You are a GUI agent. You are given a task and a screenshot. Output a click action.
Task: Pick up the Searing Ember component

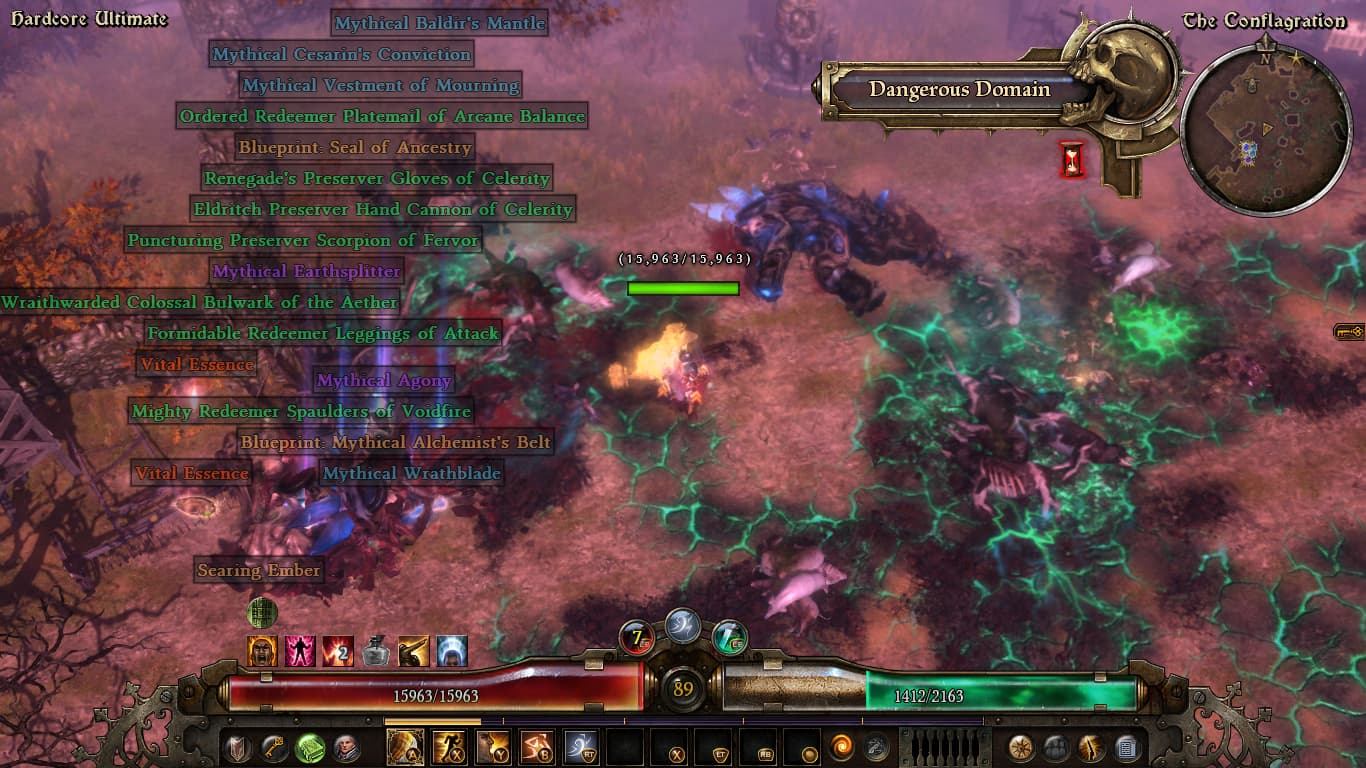point(259,570)
